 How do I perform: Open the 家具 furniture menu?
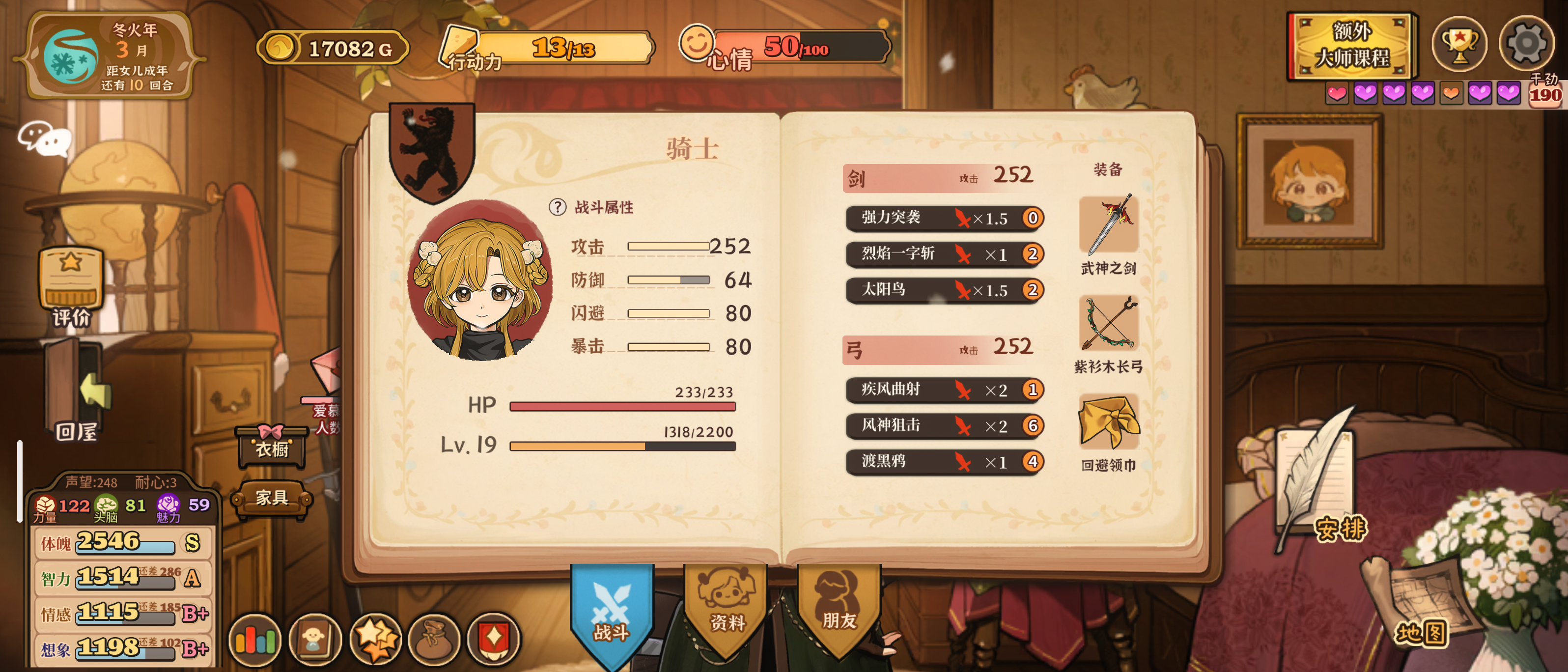pos(272,499)
